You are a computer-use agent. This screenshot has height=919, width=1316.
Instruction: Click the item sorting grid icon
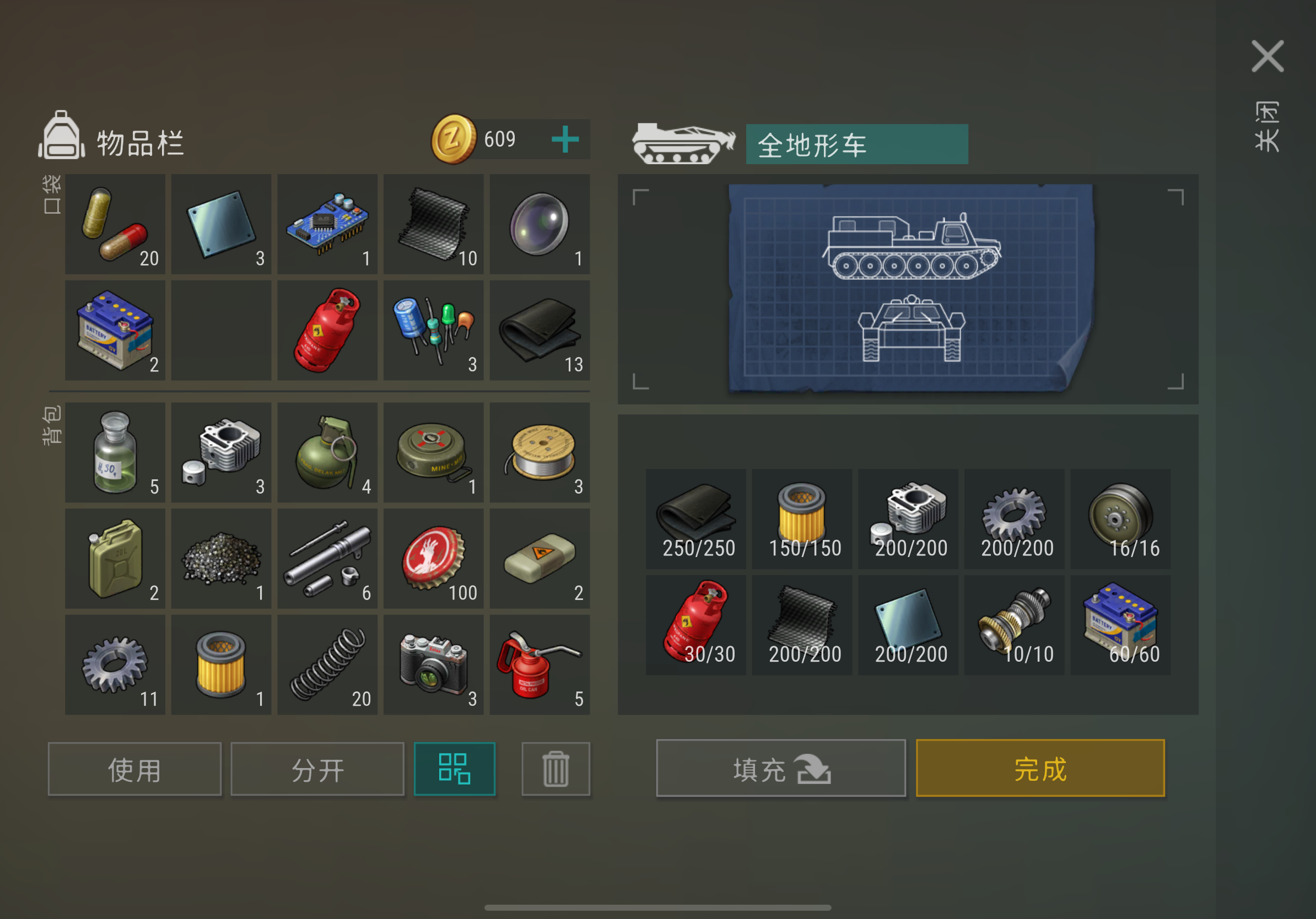[455, 770]
